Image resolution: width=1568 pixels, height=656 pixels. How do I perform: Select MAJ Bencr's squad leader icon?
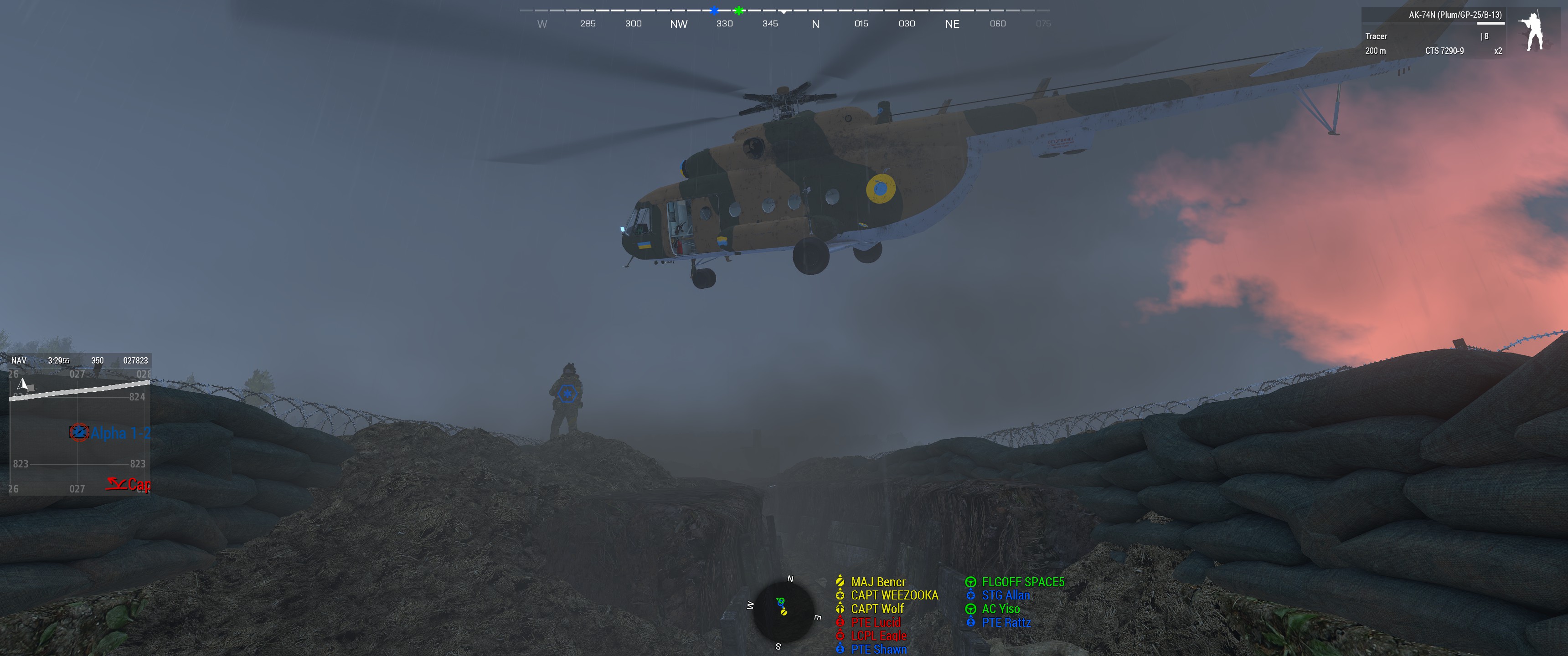click(x=840, y=582)
